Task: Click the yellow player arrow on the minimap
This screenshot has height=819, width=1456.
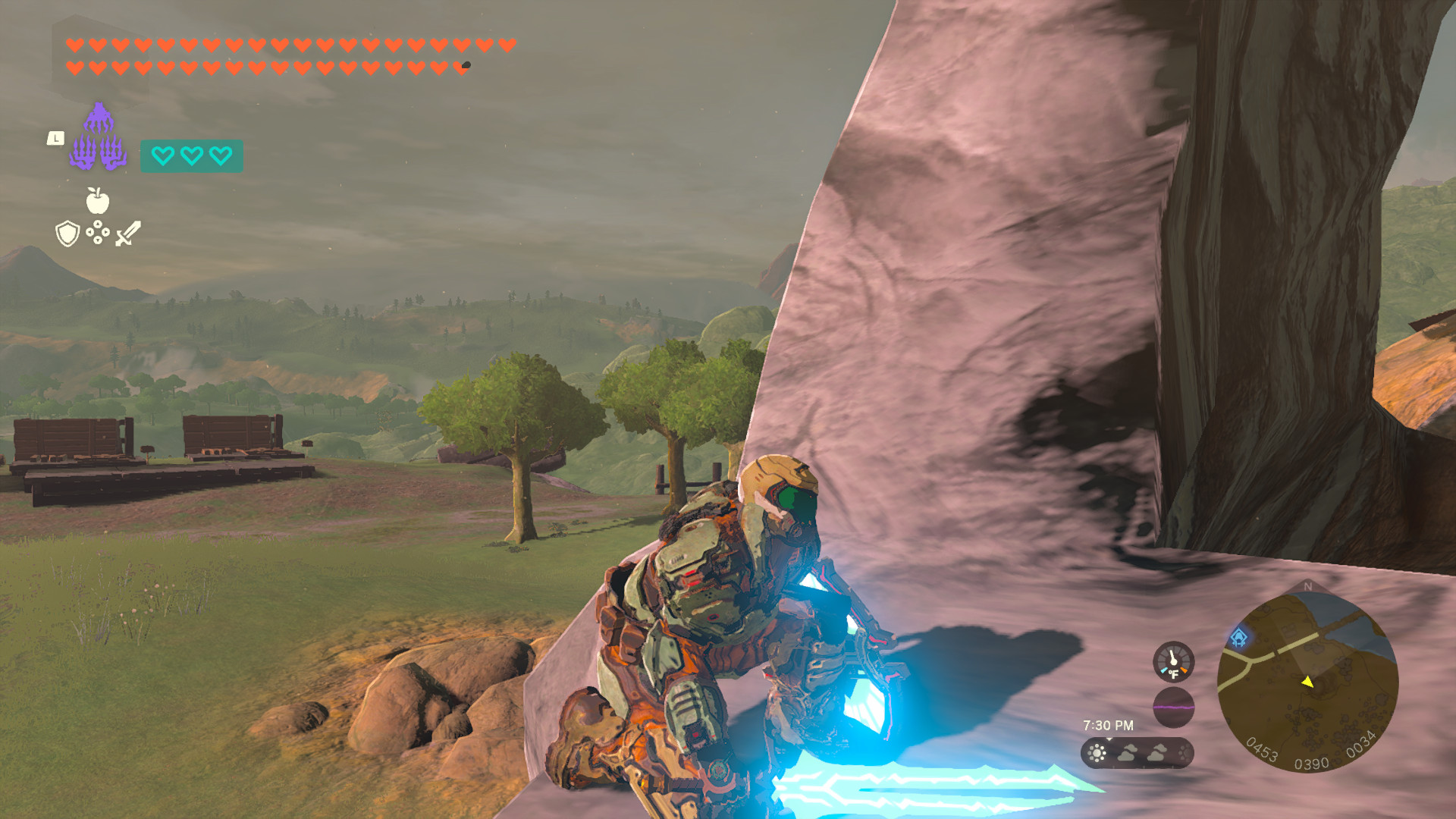Action: pos(1308,683)
